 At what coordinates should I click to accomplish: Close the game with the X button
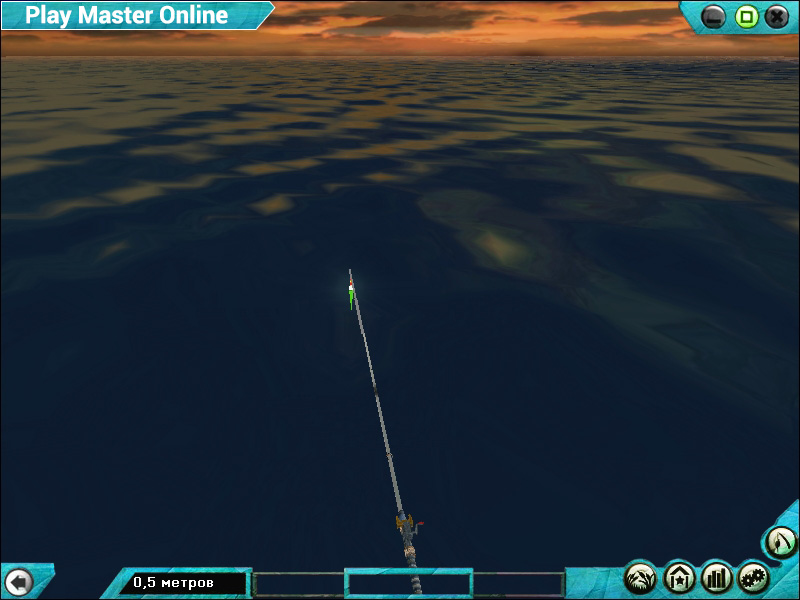click(777, 16)
